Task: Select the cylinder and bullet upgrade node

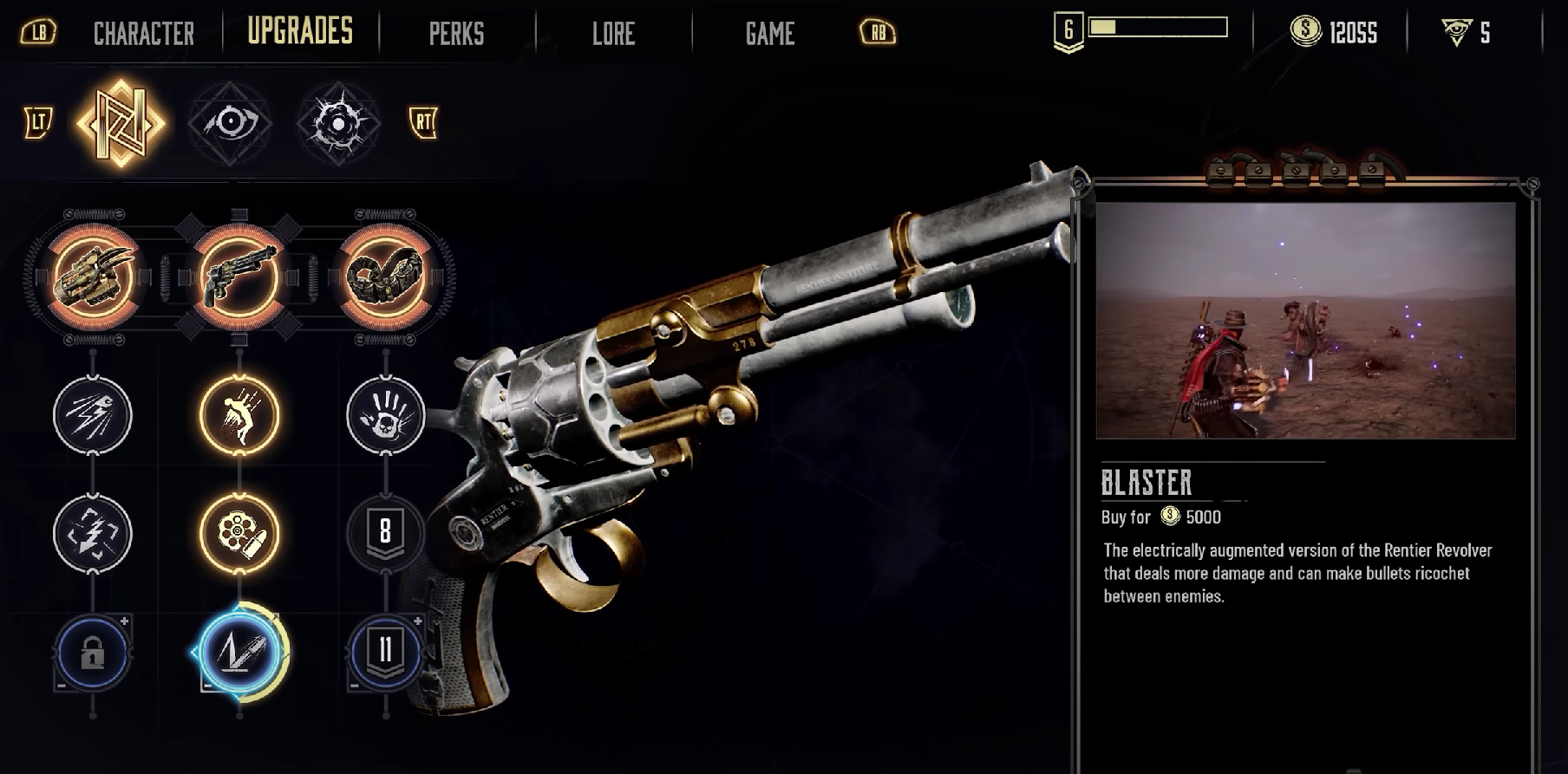Action: [239, 533]
